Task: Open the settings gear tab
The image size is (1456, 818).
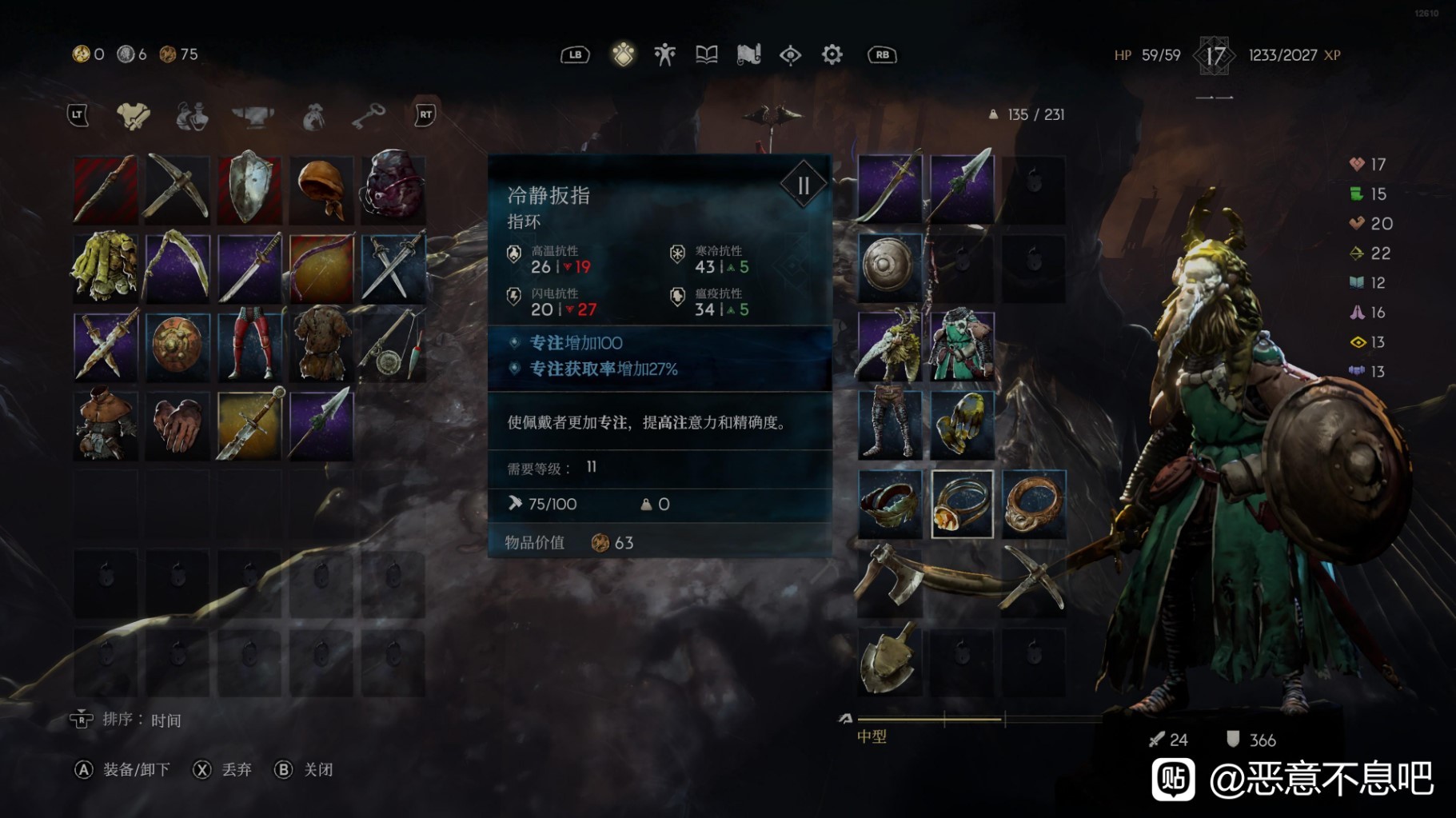Action: click(x=832, y=54)
